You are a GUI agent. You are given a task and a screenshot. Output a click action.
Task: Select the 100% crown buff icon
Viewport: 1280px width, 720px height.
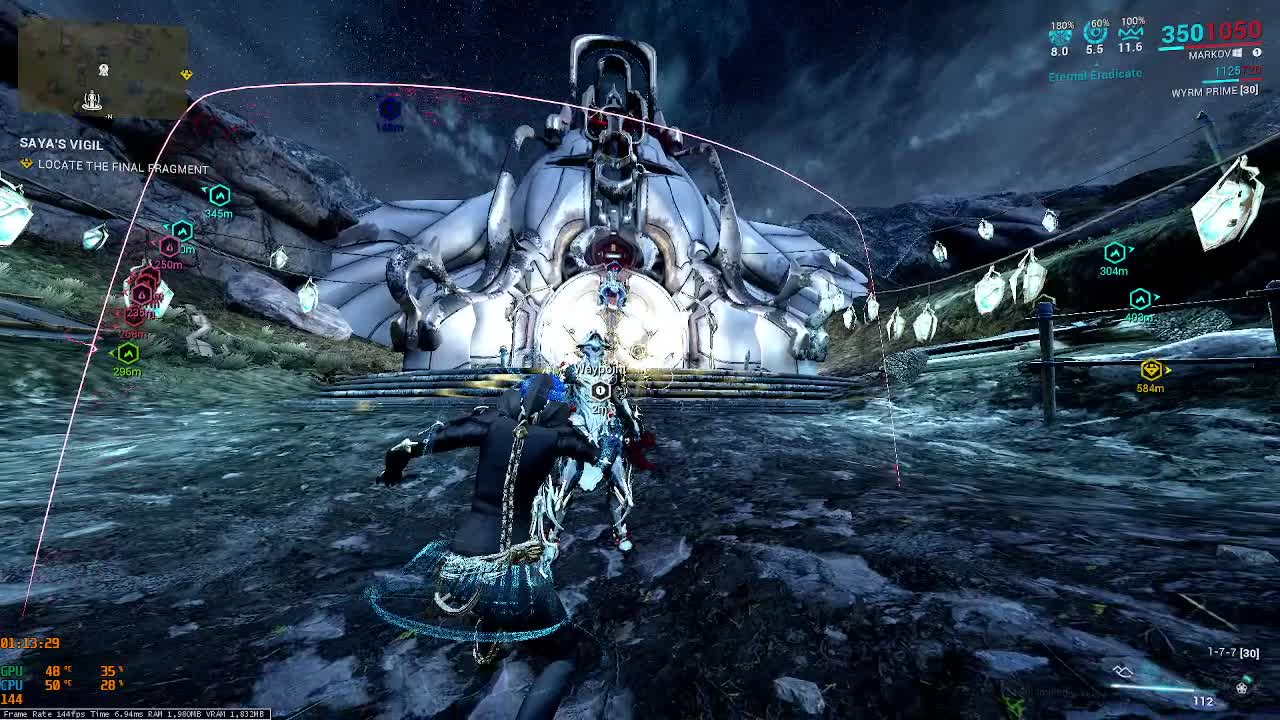(x=1131, y=35)
